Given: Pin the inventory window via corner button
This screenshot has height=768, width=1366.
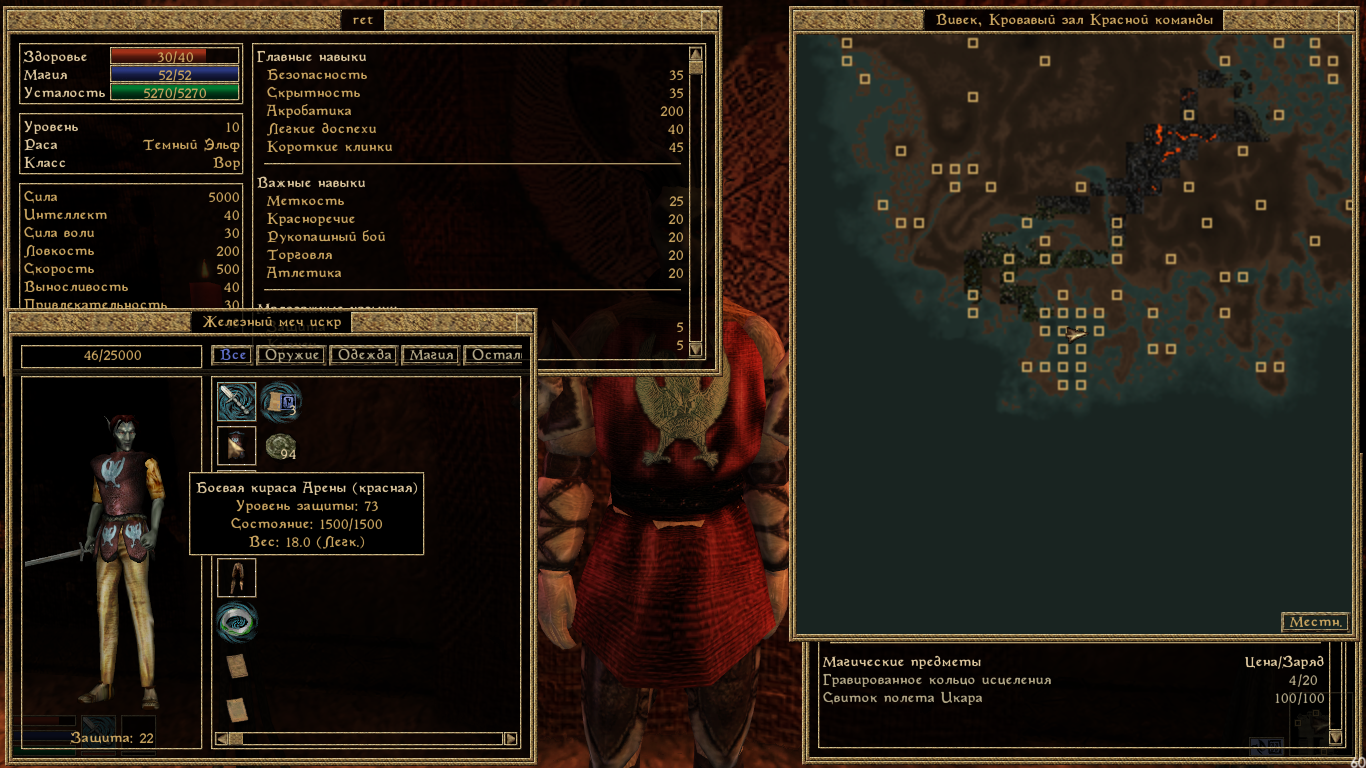Looking at the screenshot, I should tap(524, 322).
